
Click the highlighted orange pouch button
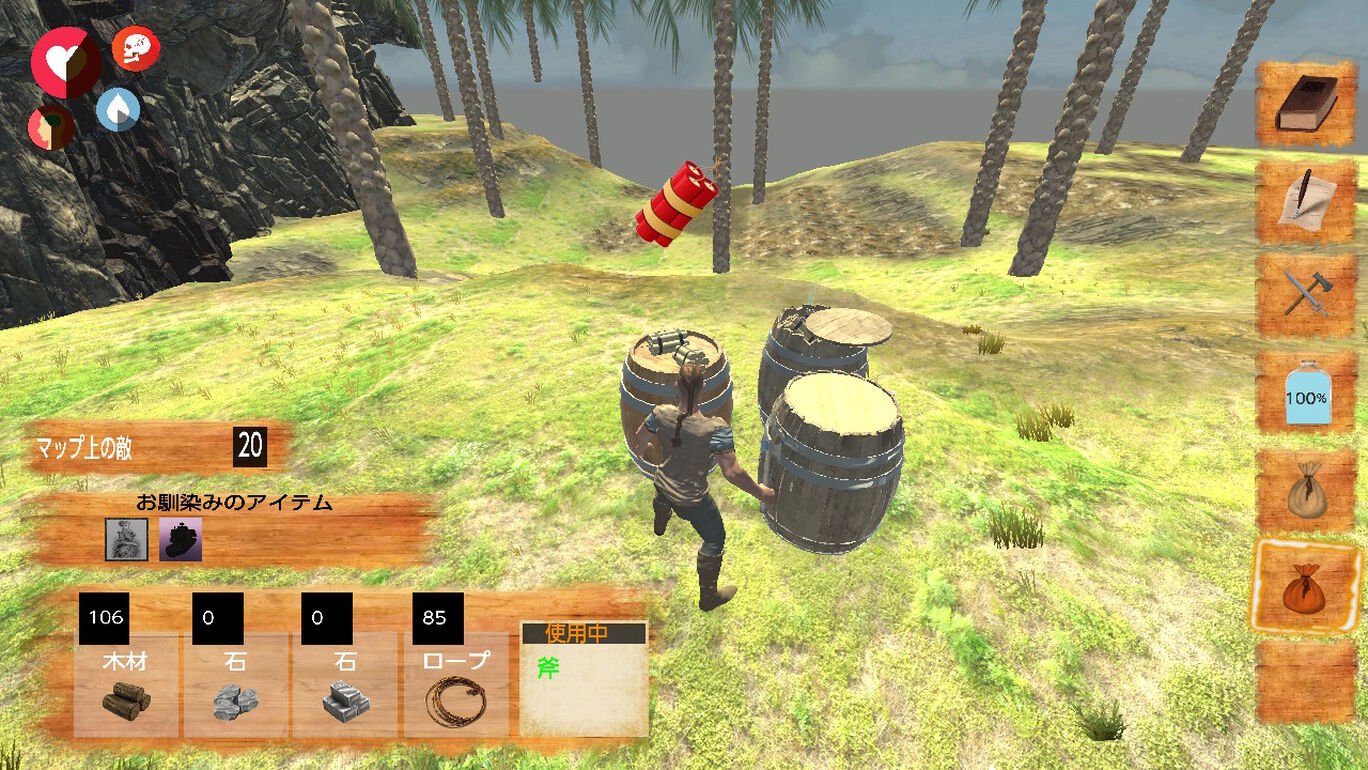(x=1306, y=587)
